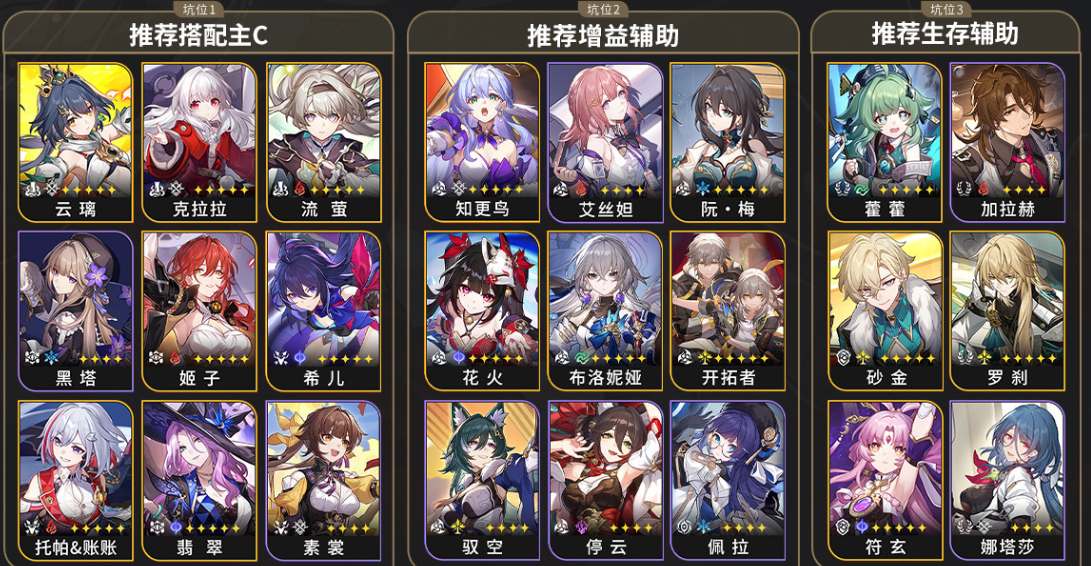Image resolution: width=1091 pixels, height=566 pixels.
Task: Choose the 开拓者 character card
Action: (x=727, y=309)
